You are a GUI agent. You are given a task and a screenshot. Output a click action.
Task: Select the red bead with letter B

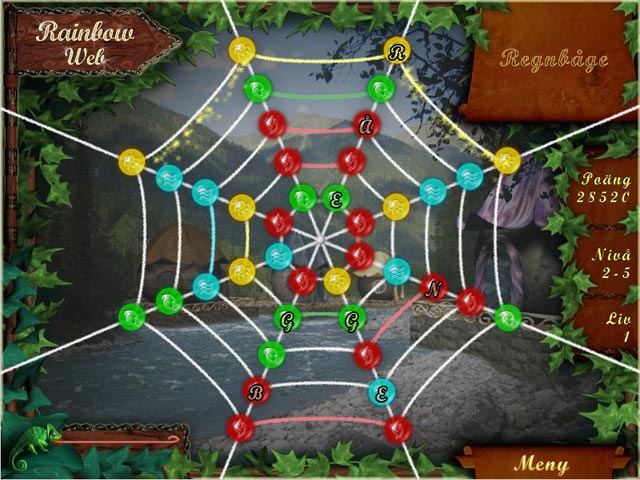[256, 390]
